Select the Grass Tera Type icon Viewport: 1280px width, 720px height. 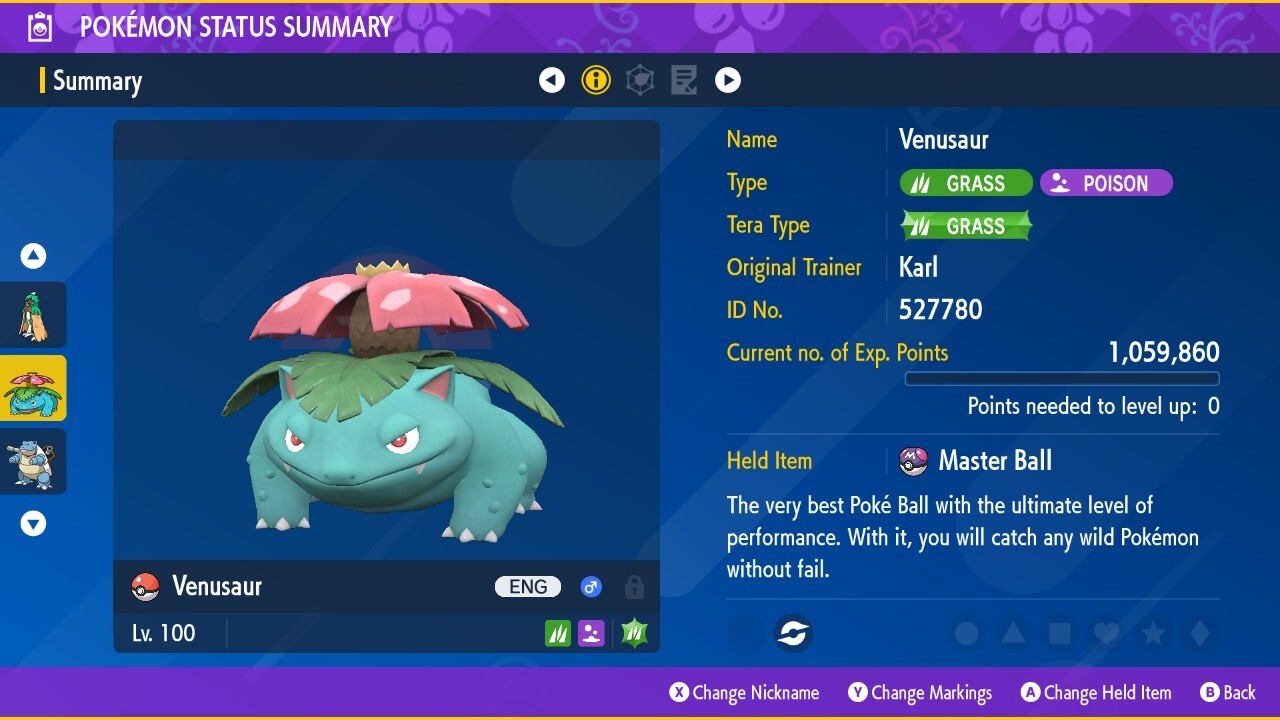tap(965, 225)
